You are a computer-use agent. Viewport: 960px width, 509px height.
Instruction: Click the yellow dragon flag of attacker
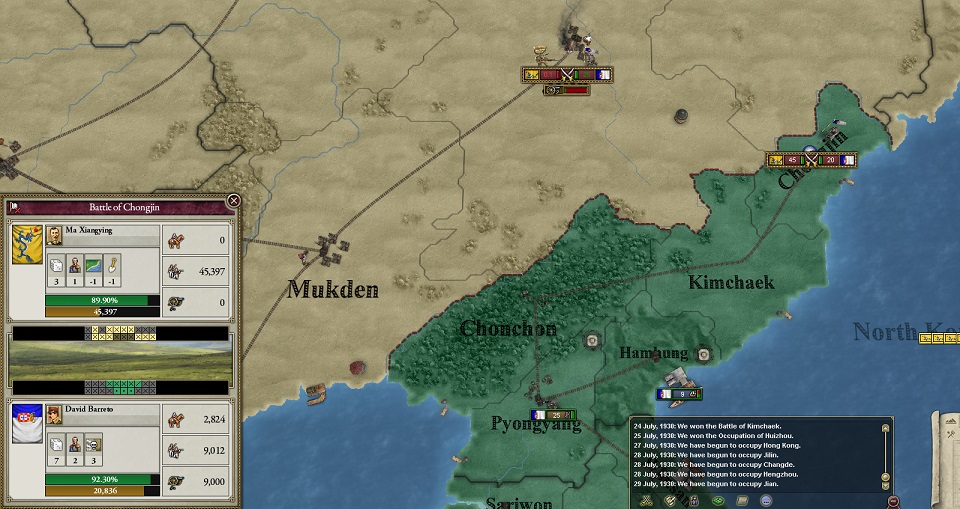pos(27,244)
